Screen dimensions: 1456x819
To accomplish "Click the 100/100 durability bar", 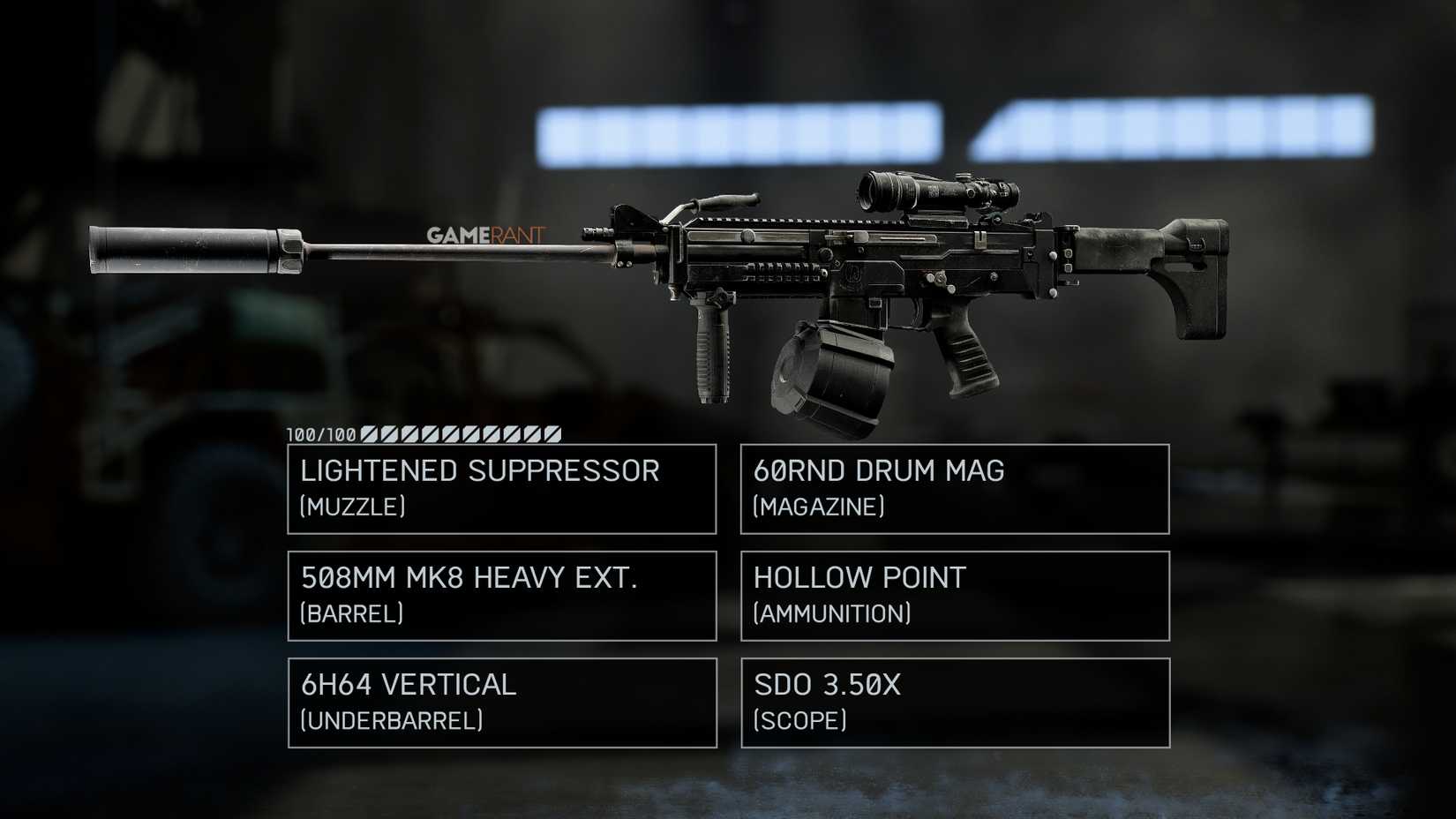I will (424, 434).
